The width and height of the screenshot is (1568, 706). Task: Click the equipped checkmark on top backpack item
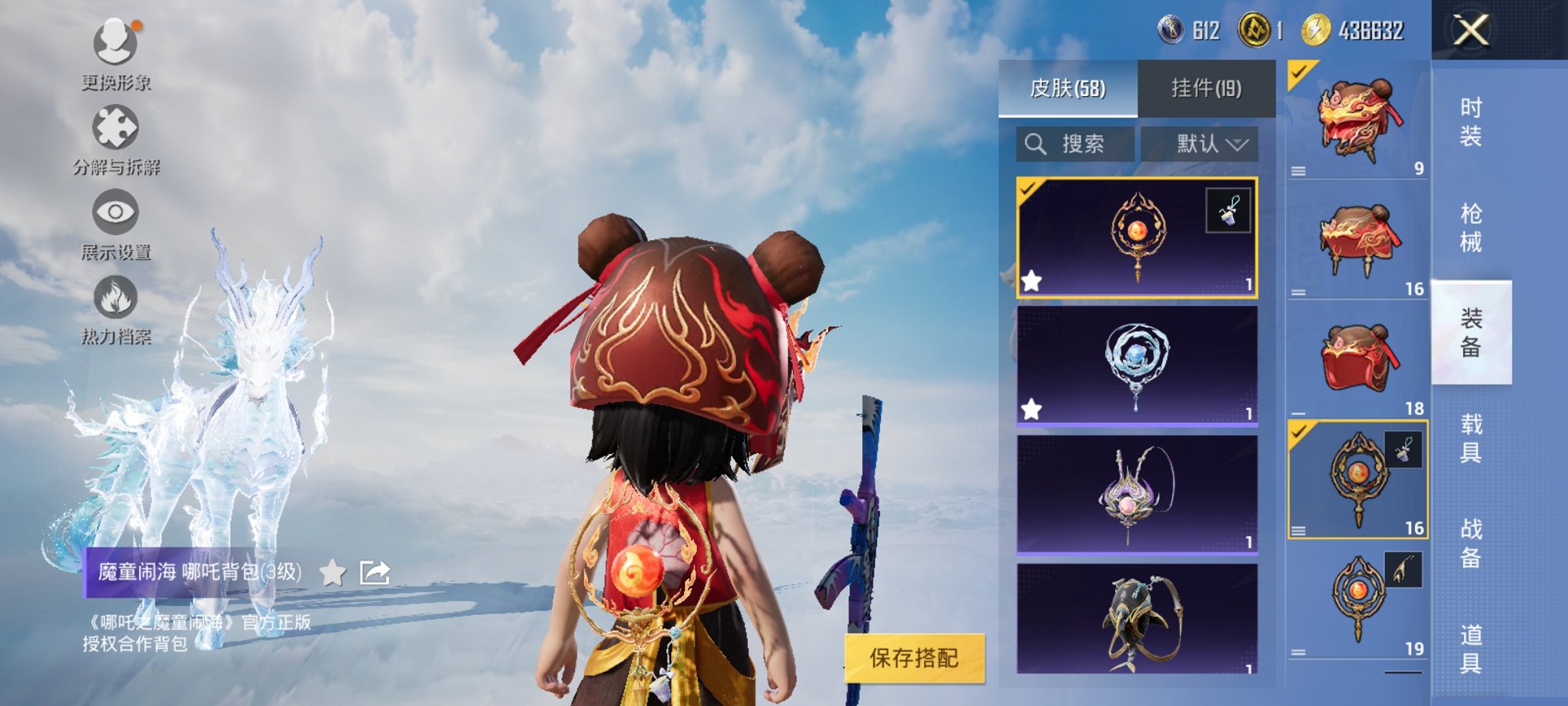(1300, 72)
